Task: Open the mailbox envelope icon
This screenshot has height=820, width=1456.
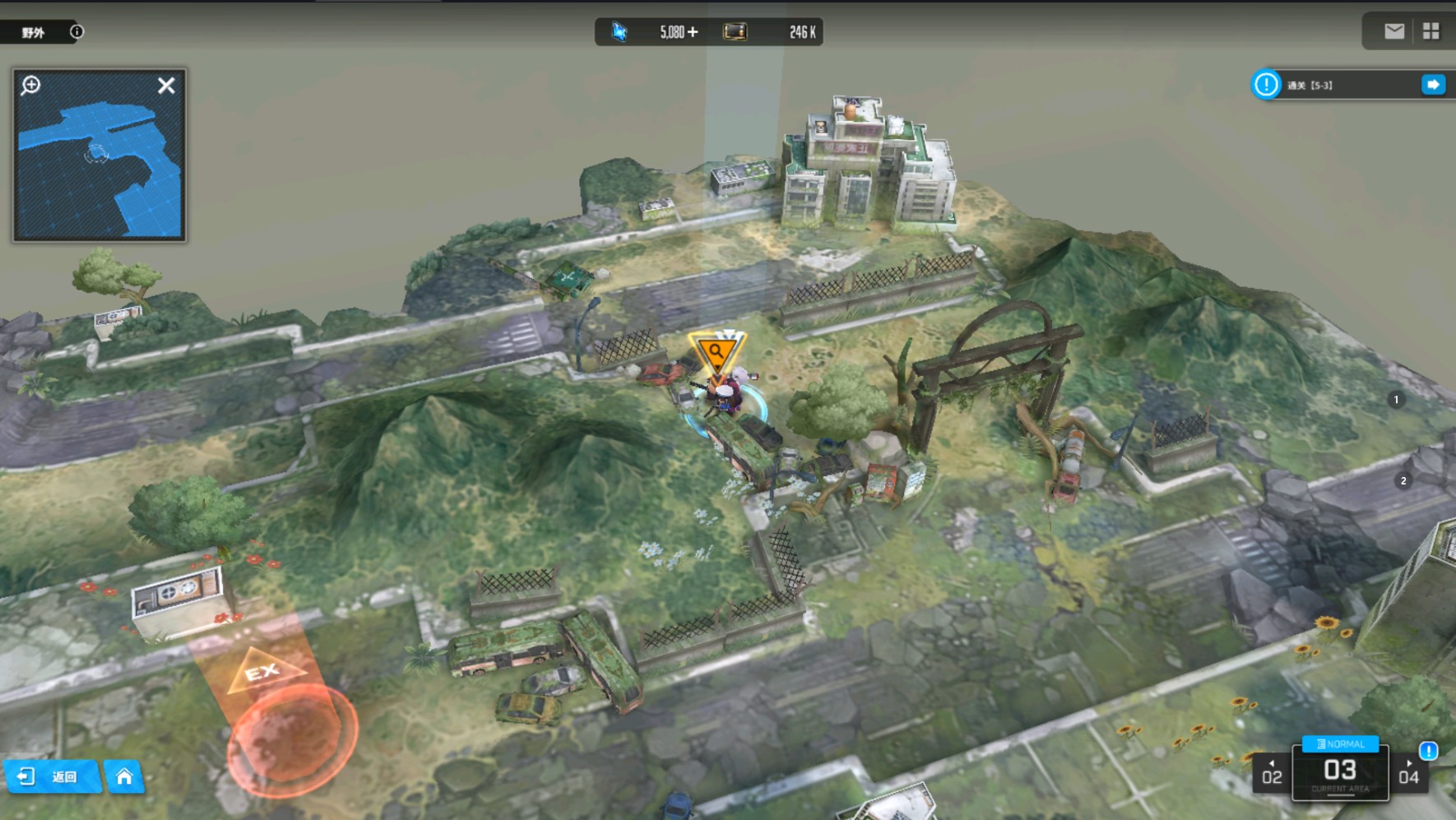Action: click(1394, 31)
